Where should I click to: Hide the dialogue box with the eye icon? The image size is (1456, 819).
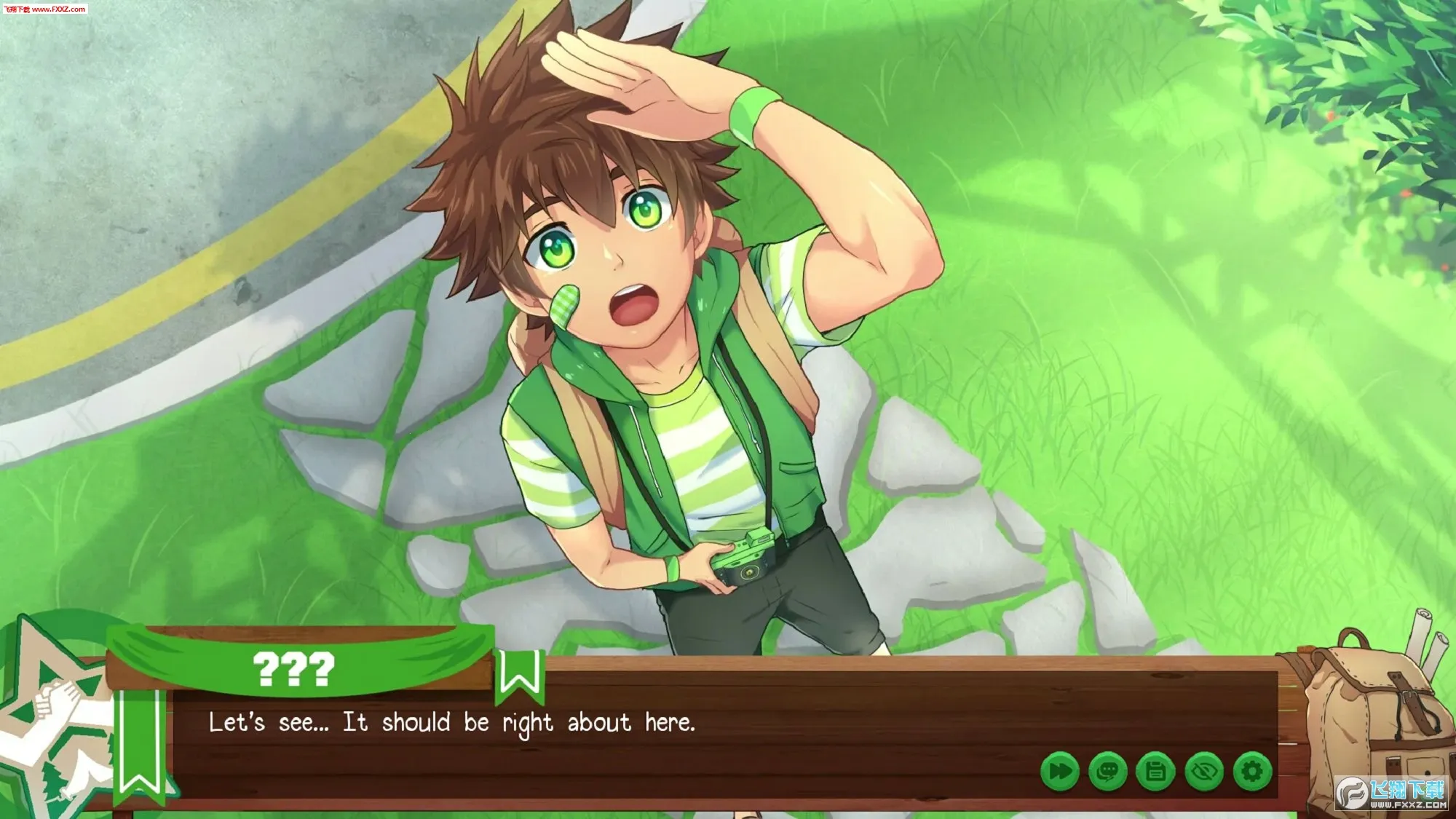1204,771
